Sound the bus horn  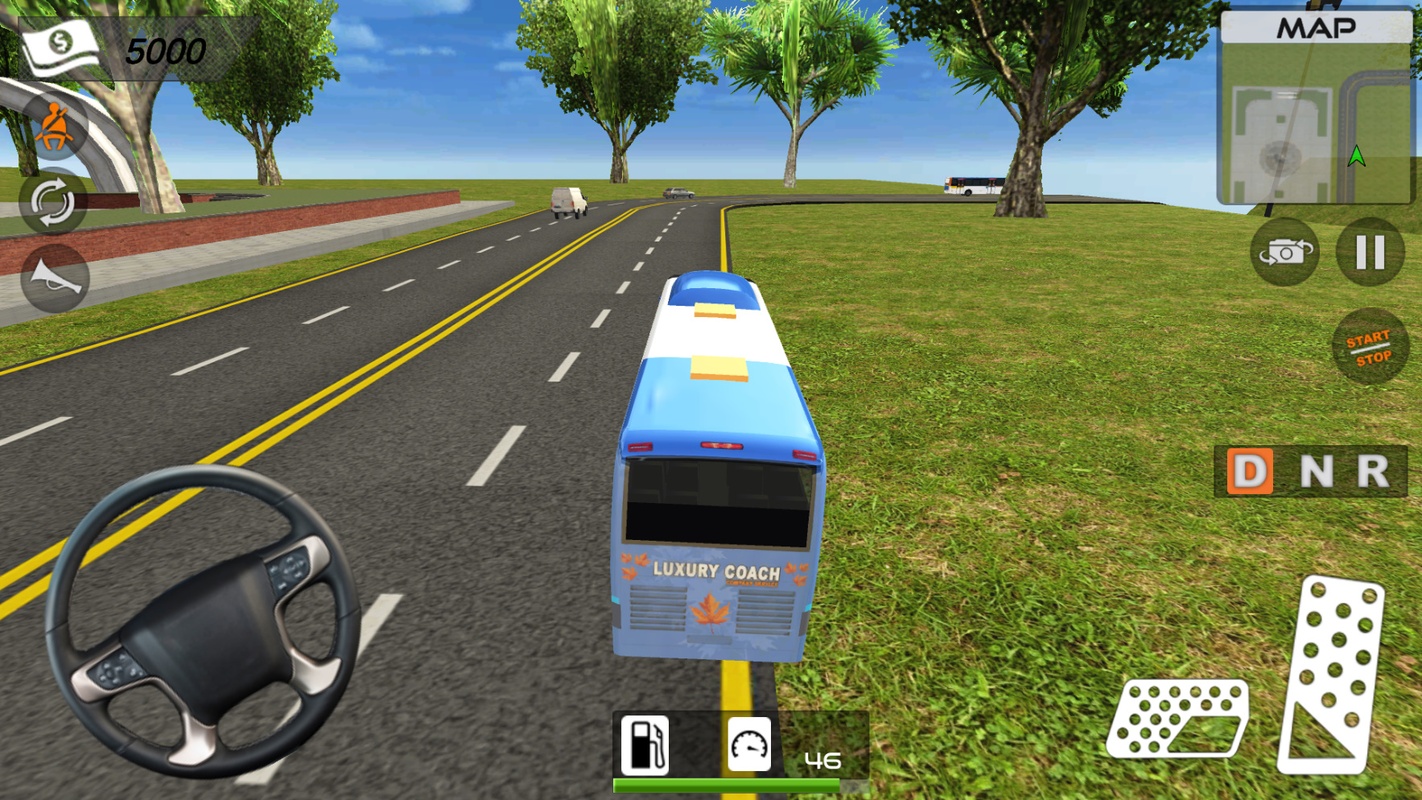(54, 276)
